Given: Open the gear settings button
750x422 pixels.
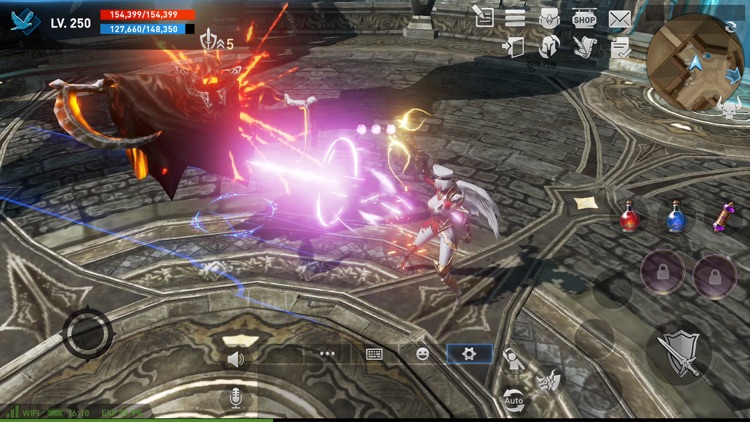Looking at the screenshot, I should click(469, 354).
